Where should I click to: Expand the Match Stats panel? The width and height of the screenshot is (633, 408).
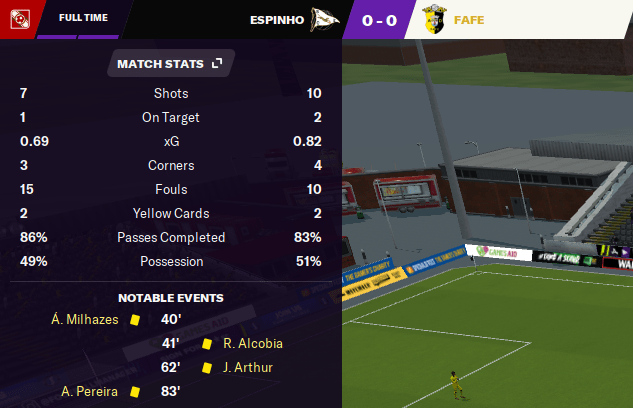point(217,64)
